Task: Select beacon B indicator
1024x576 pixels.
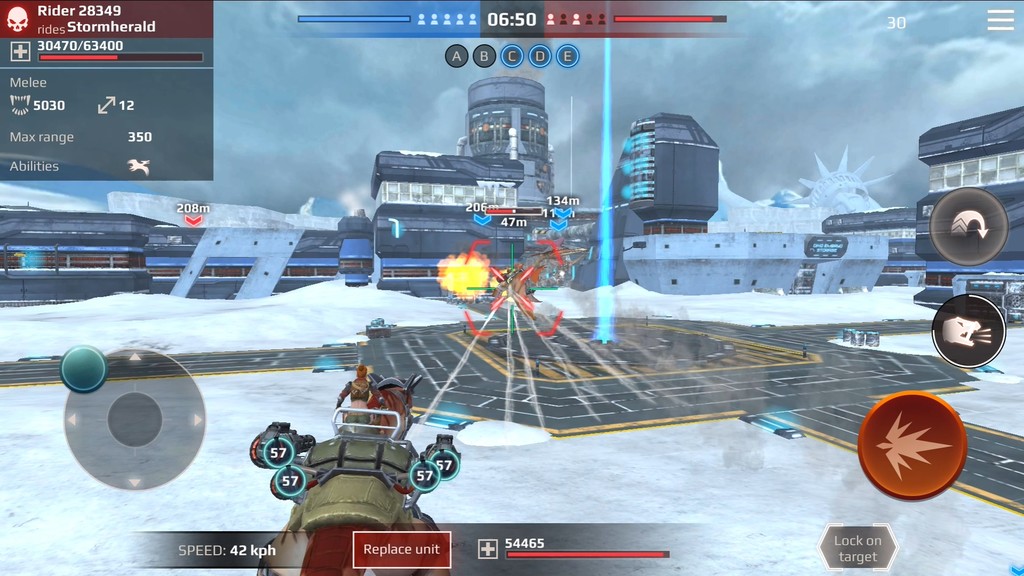Action: coord(484,56)
